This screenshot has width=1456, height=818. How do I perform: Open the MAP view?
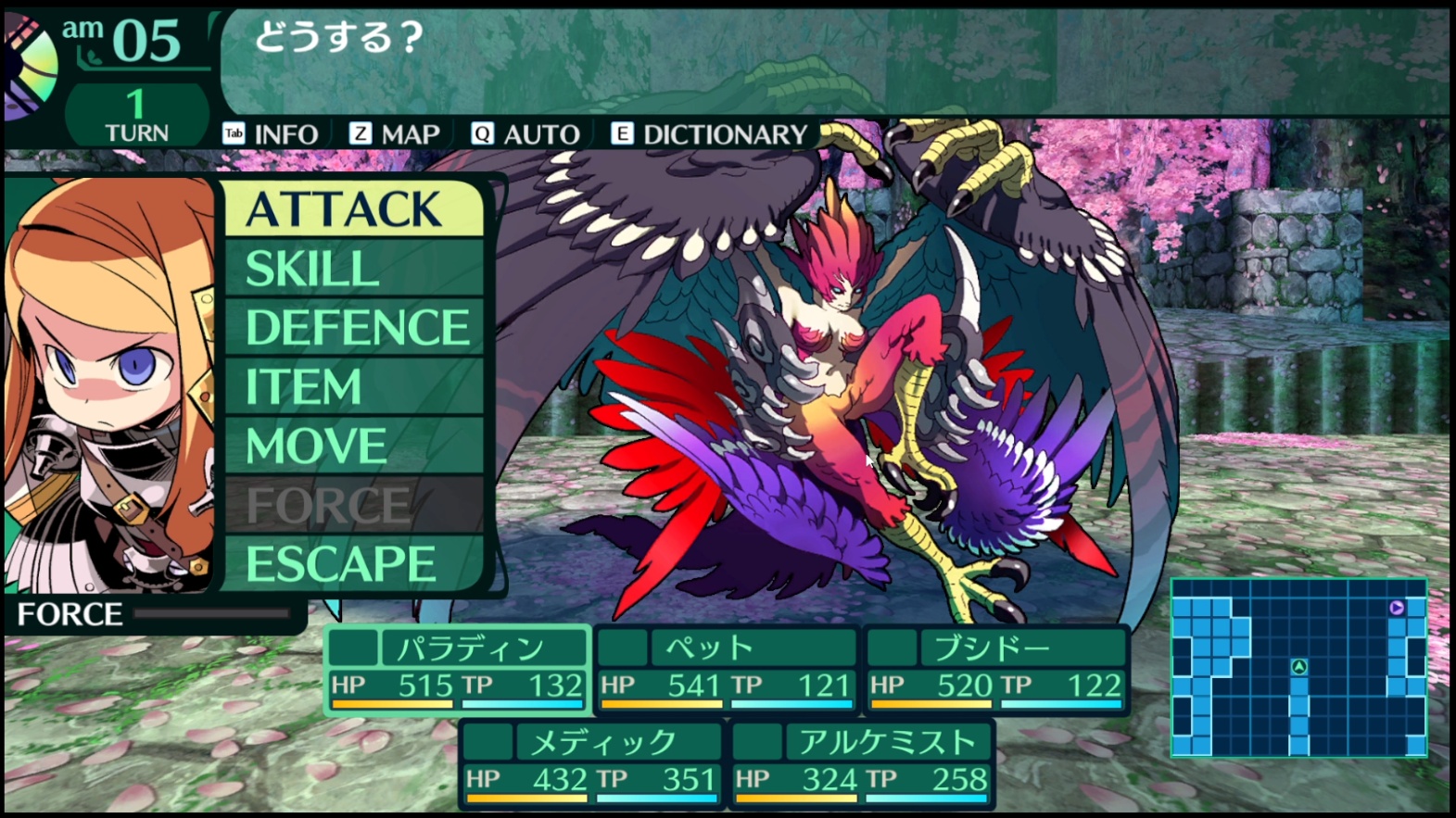pyautogui.click(x=395, y=135)
